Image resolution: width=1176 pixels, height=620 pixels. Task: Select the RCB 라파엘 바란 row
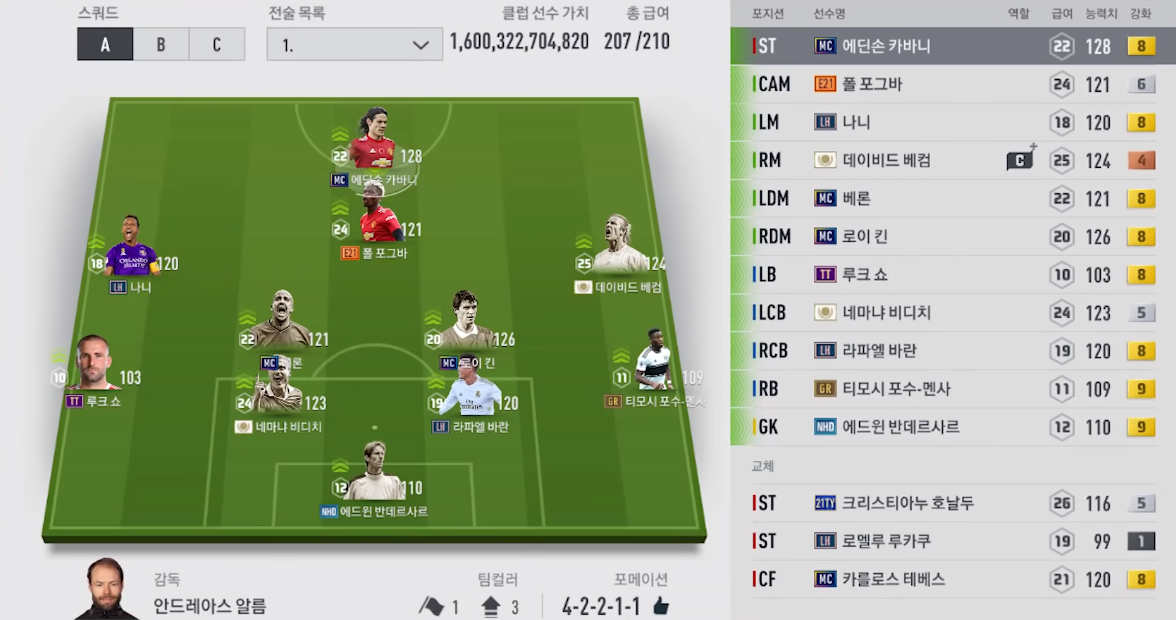(952, 350)
